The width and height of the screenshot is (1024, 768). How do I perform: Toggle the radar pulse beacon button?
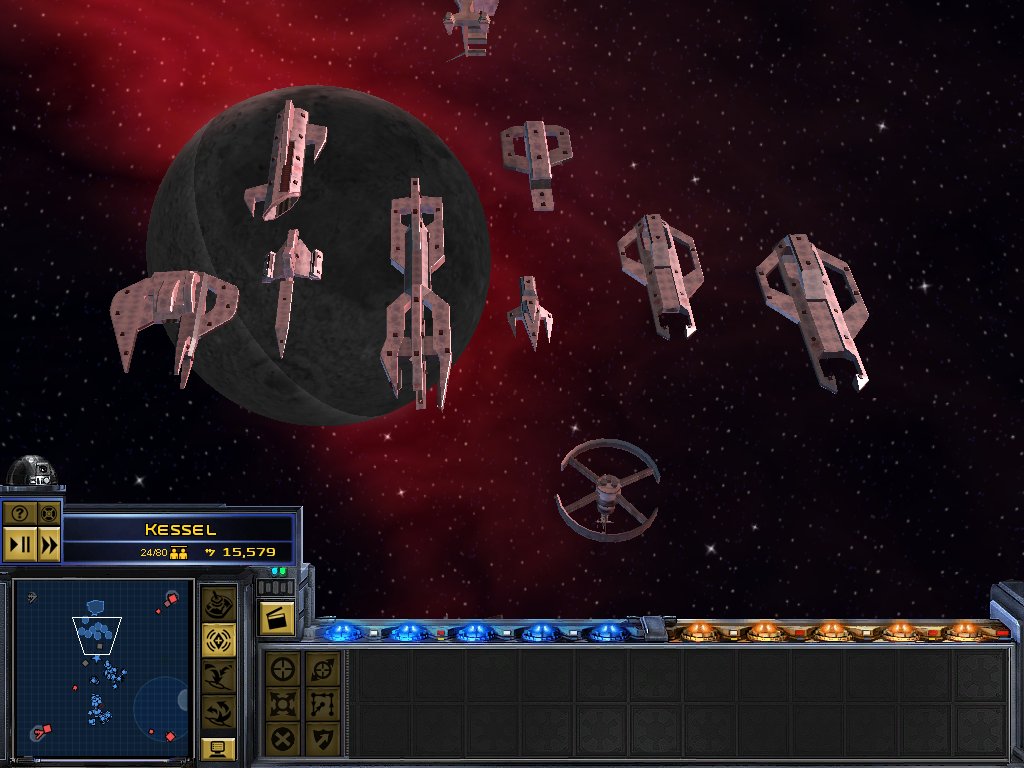tap(219, 640)
